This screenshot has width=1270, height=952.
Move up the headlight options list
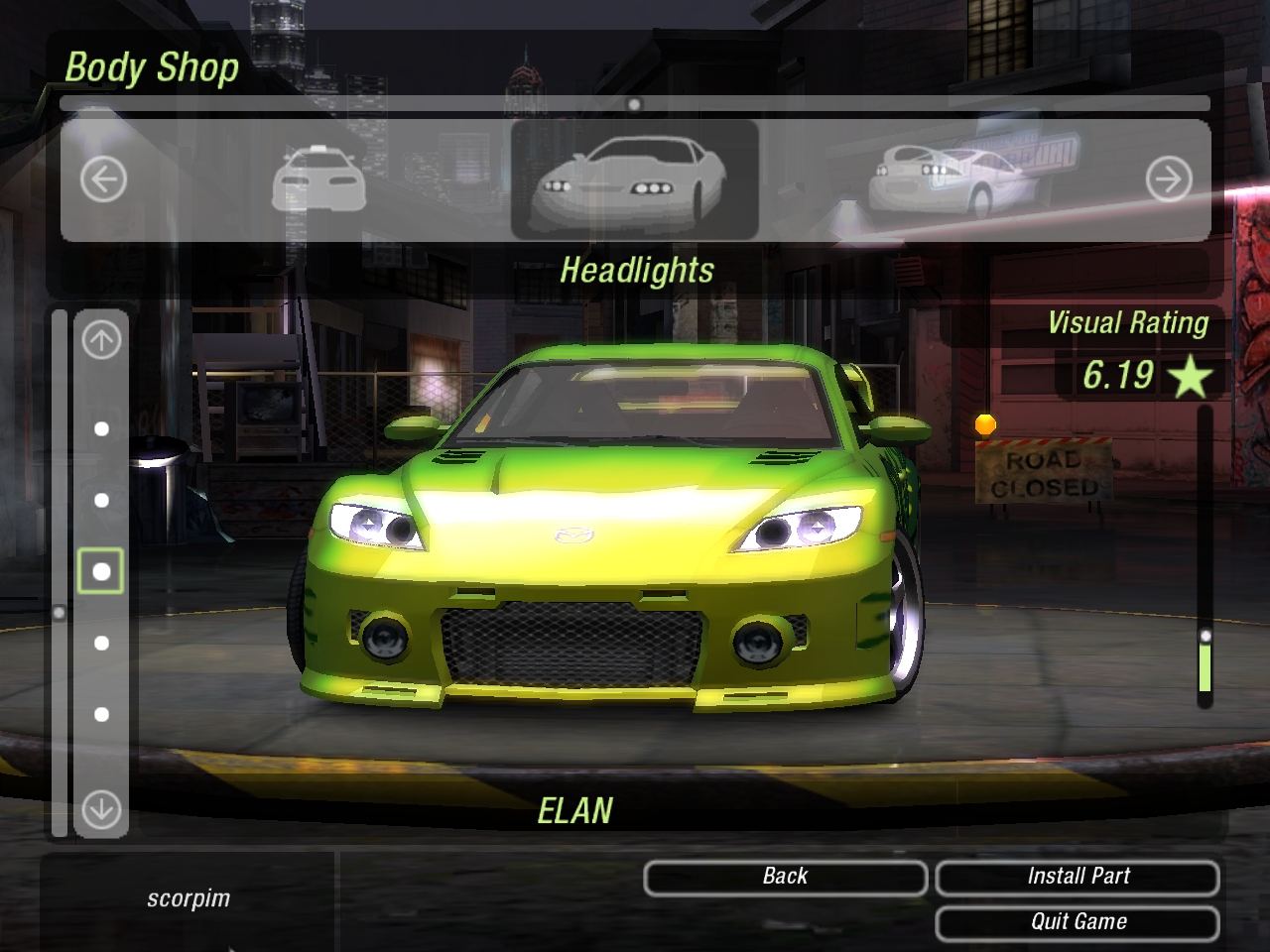point(101,341)
